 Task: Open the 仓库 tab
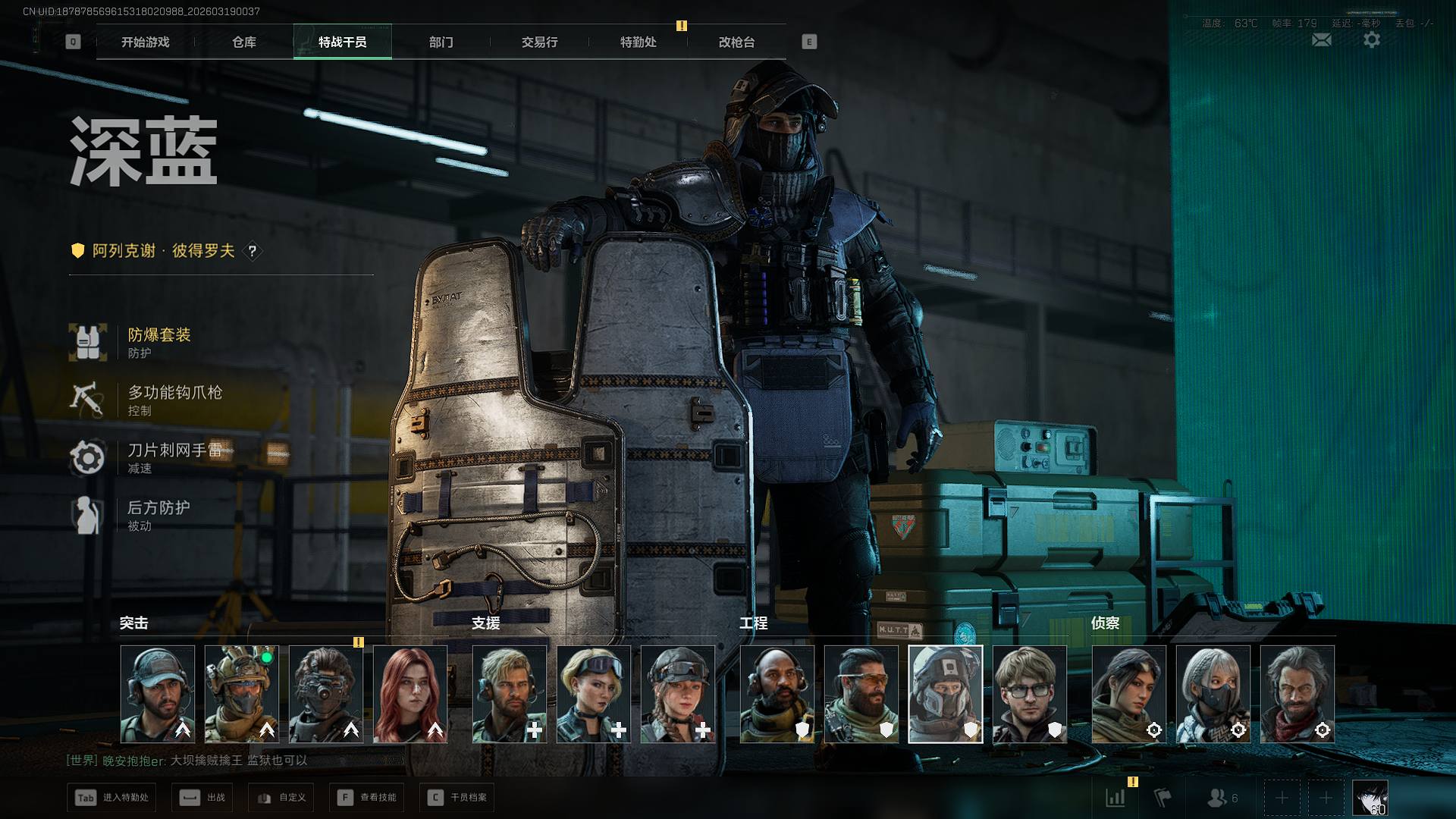(243, 42)
